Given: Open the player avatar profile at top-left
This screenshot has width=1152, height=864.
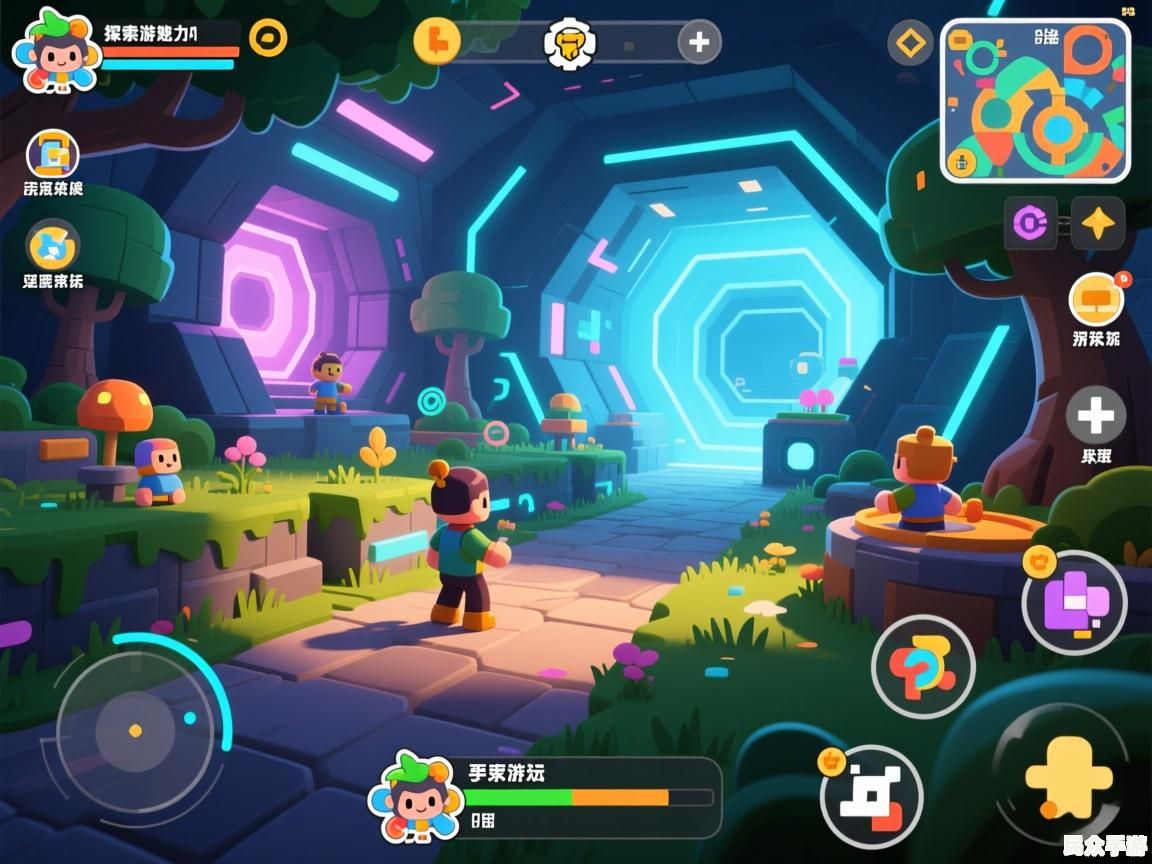Looking at the screenshot, I should click(55, 50).
